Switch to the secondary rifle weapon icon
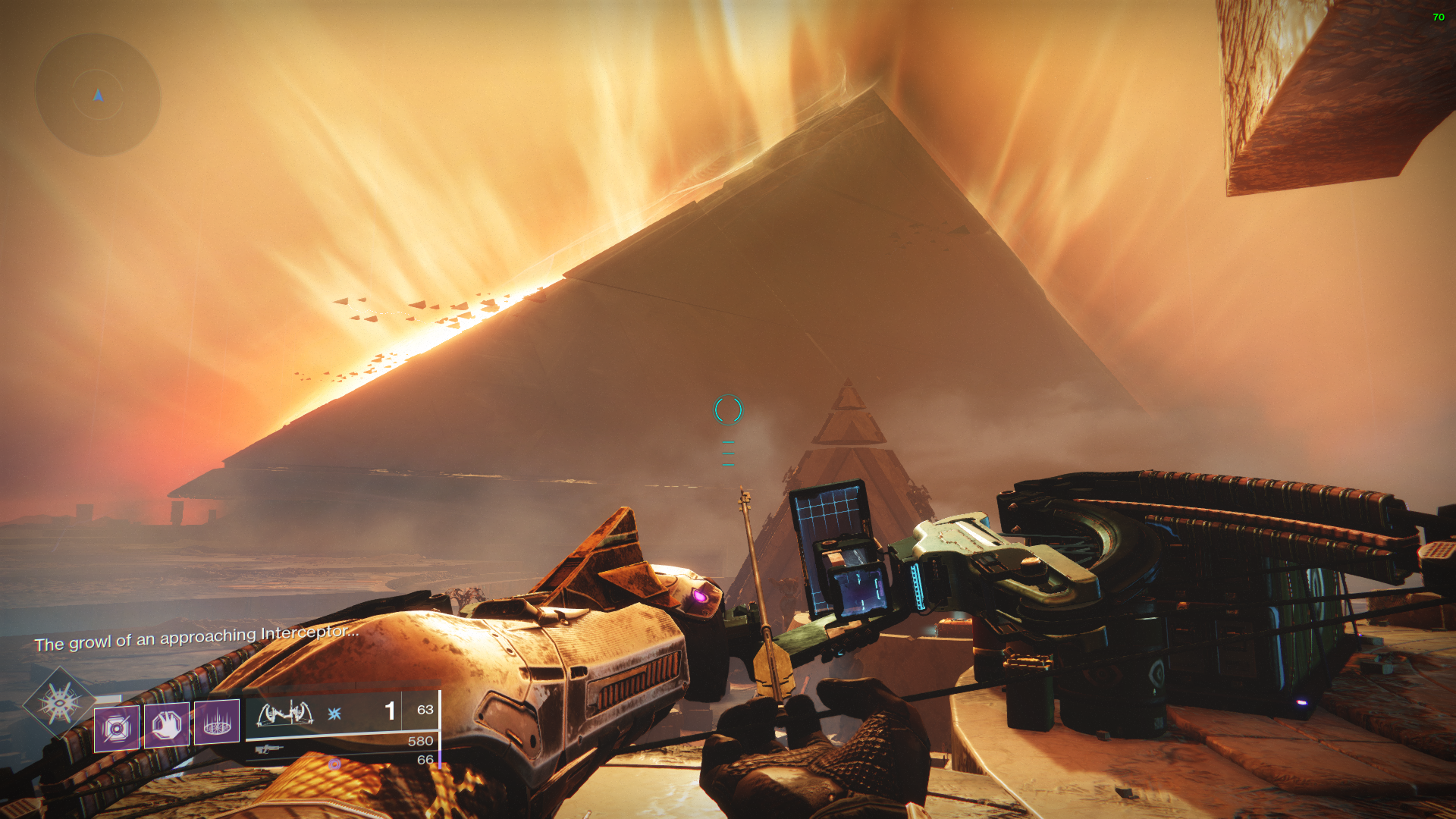1456x819 pixels. pos(268,749)
